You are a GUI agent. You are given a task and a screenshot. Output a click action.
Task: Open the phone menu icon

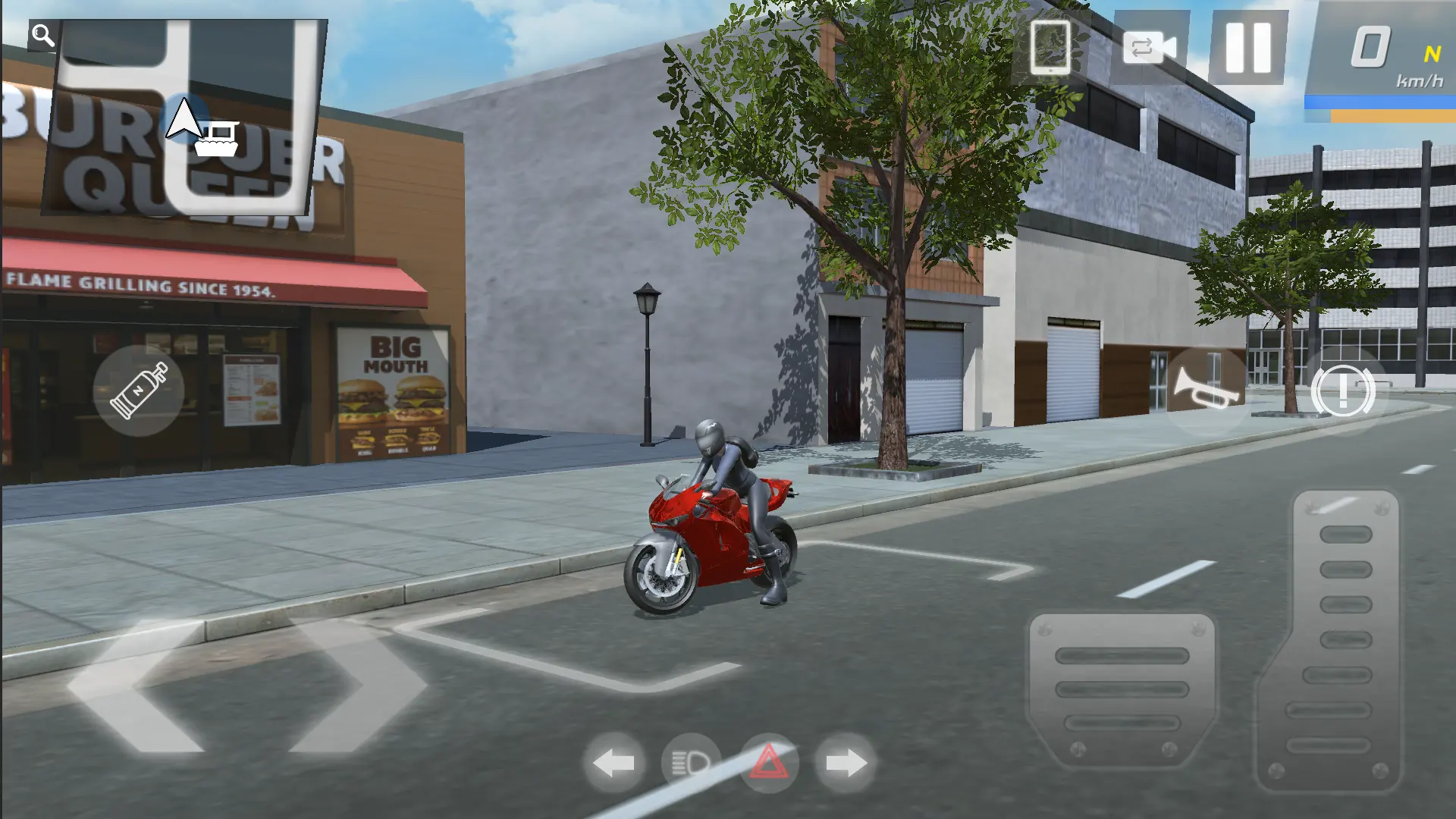point(1050,47)
